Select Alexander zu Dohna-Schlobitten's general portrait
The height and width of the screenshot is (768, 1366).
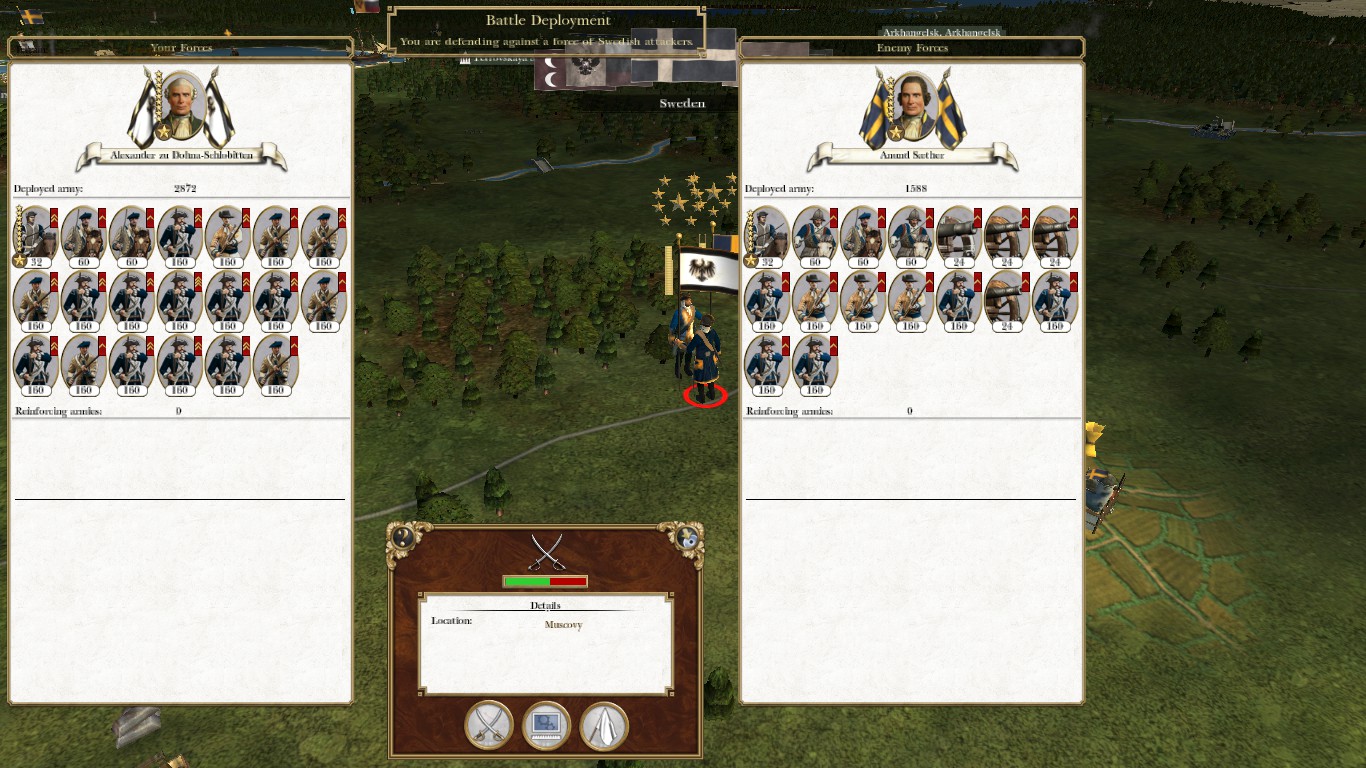click(x=182, y=106)
